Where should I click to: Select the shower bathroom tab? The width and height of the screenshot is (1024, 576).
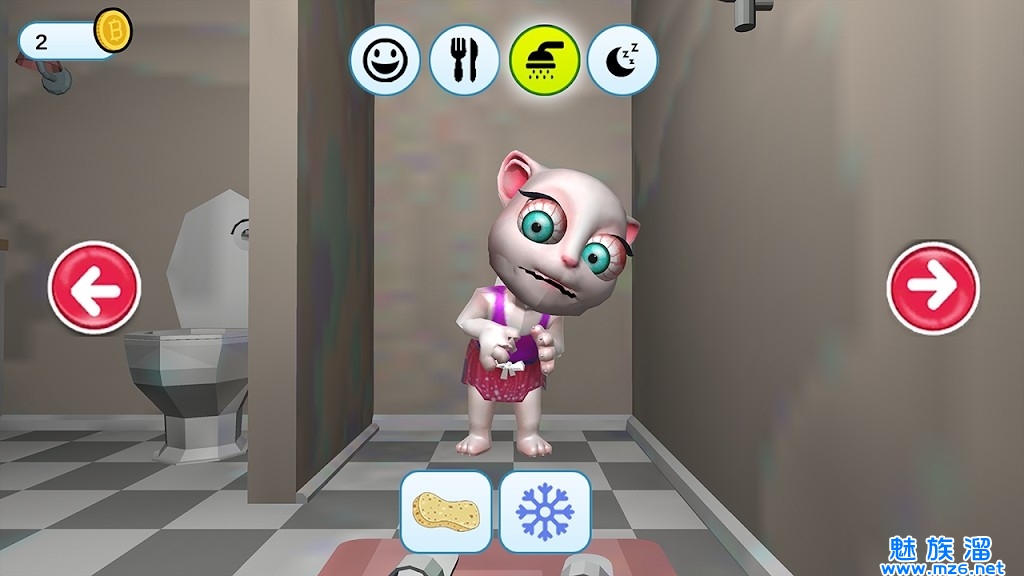(x=544, y=60)
